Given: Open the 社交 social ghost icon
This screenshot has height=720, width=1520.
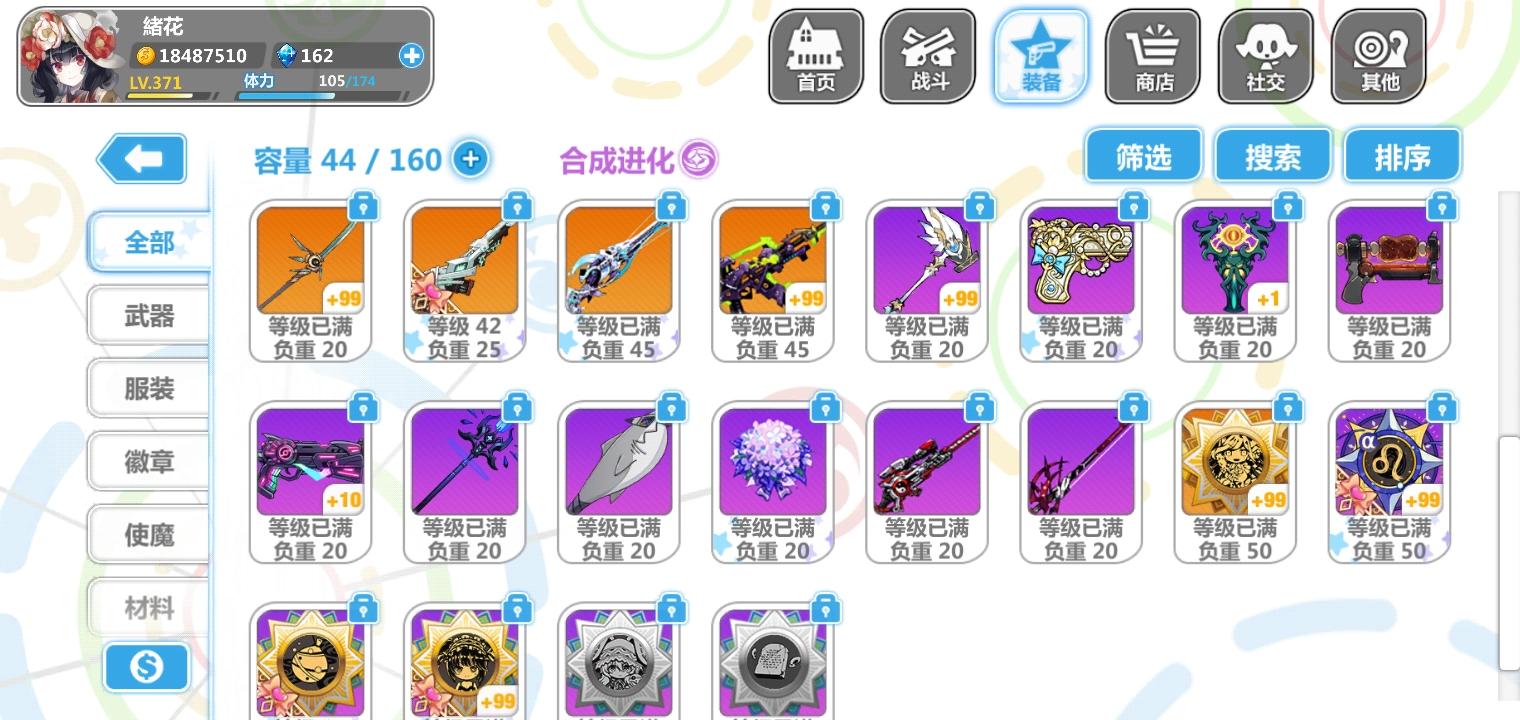Looking at the screenshot, I should 1265,57.
